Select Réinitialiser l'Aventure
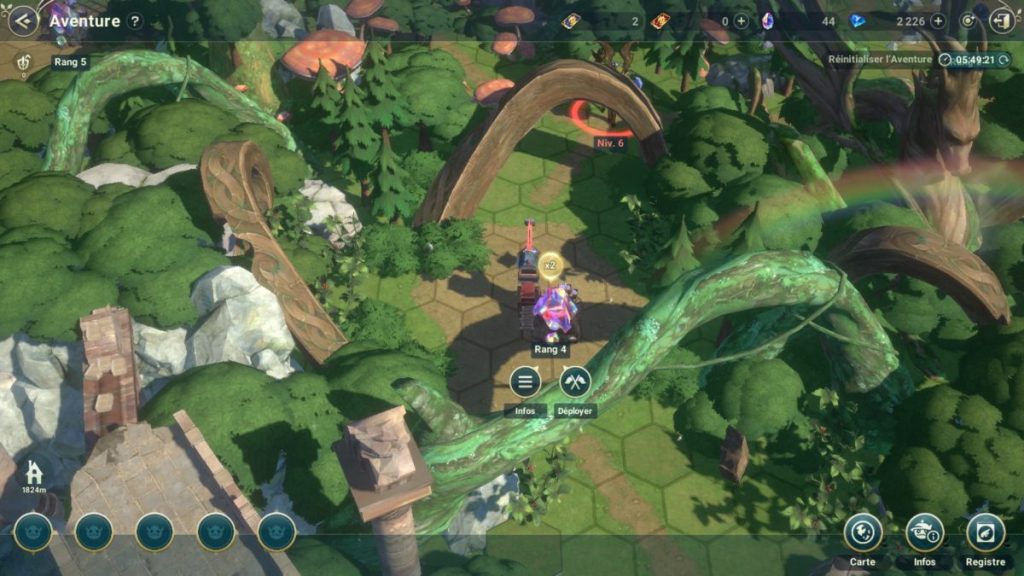The width and height of the screenshot is (1024, 576). [880, 60]
